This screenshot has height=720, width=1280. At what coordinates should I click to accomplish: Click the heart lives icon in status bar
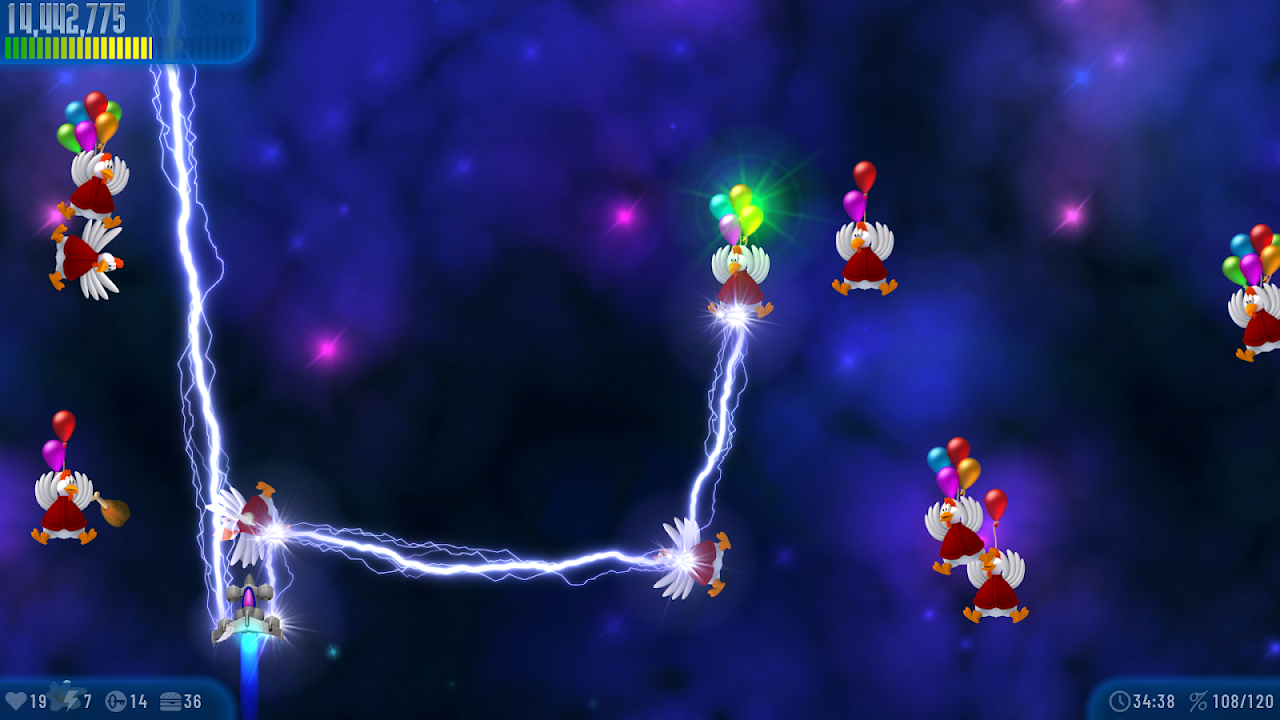(x=14, y=700)
